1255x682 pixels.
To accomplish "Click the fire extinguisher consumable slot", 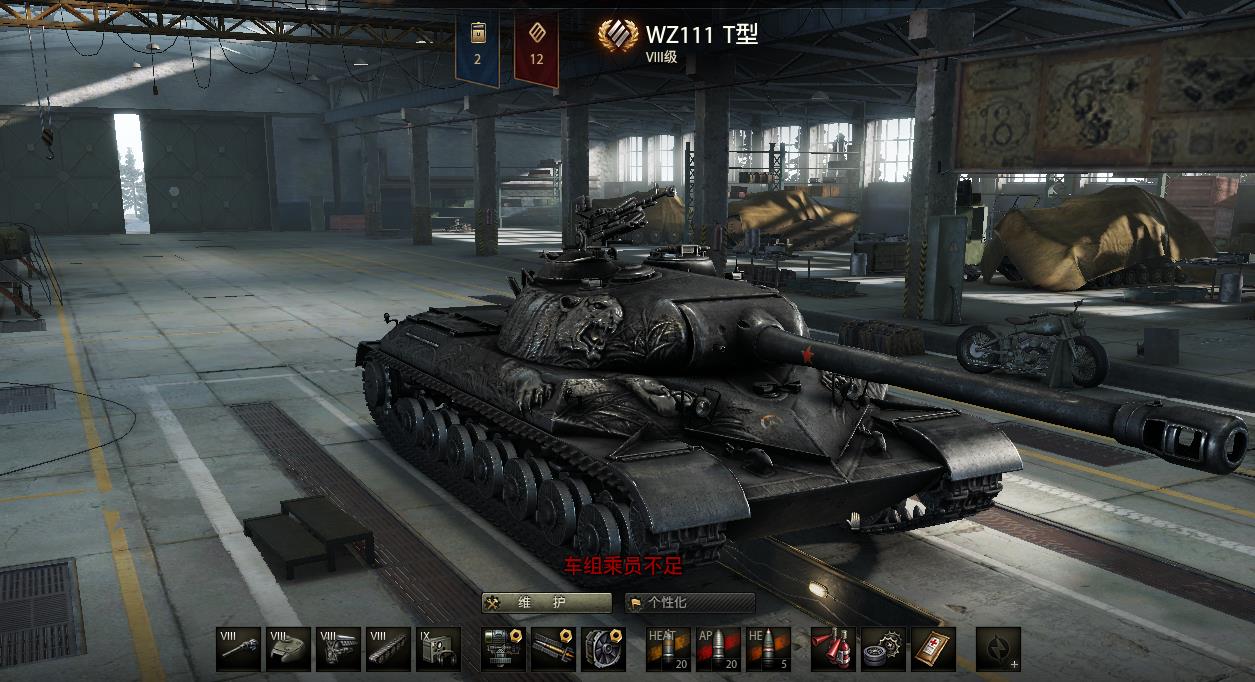I will pyautogui.click(x=833, y=649).
